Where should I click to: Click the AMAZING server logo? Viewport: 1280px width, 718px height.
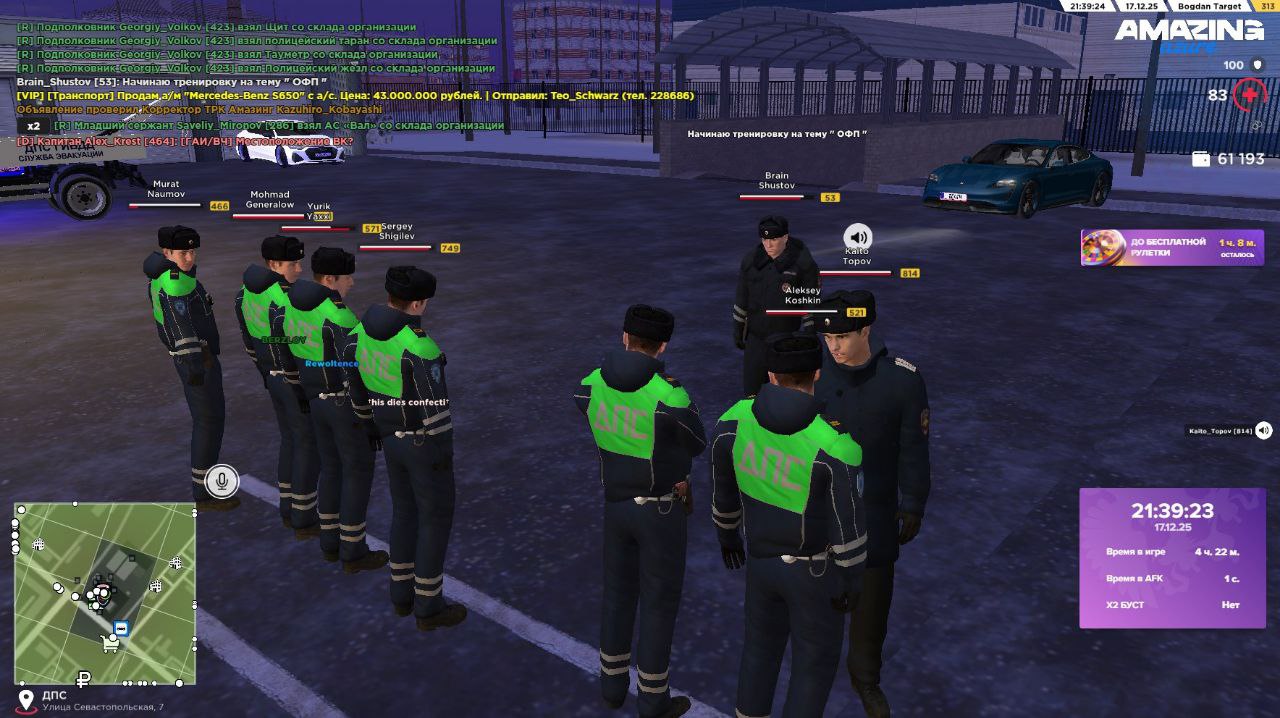point(1189,32)
